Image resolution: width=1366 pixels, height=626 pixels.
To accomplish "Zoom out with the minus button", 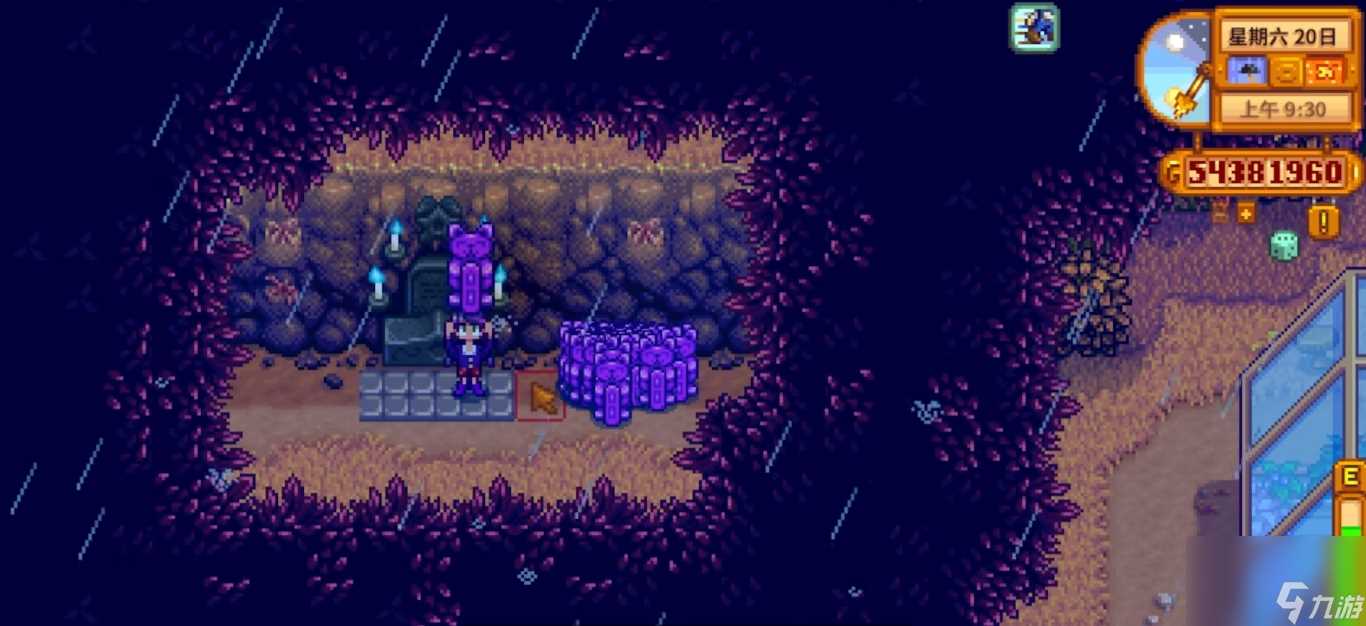I will coord(1220,212).
